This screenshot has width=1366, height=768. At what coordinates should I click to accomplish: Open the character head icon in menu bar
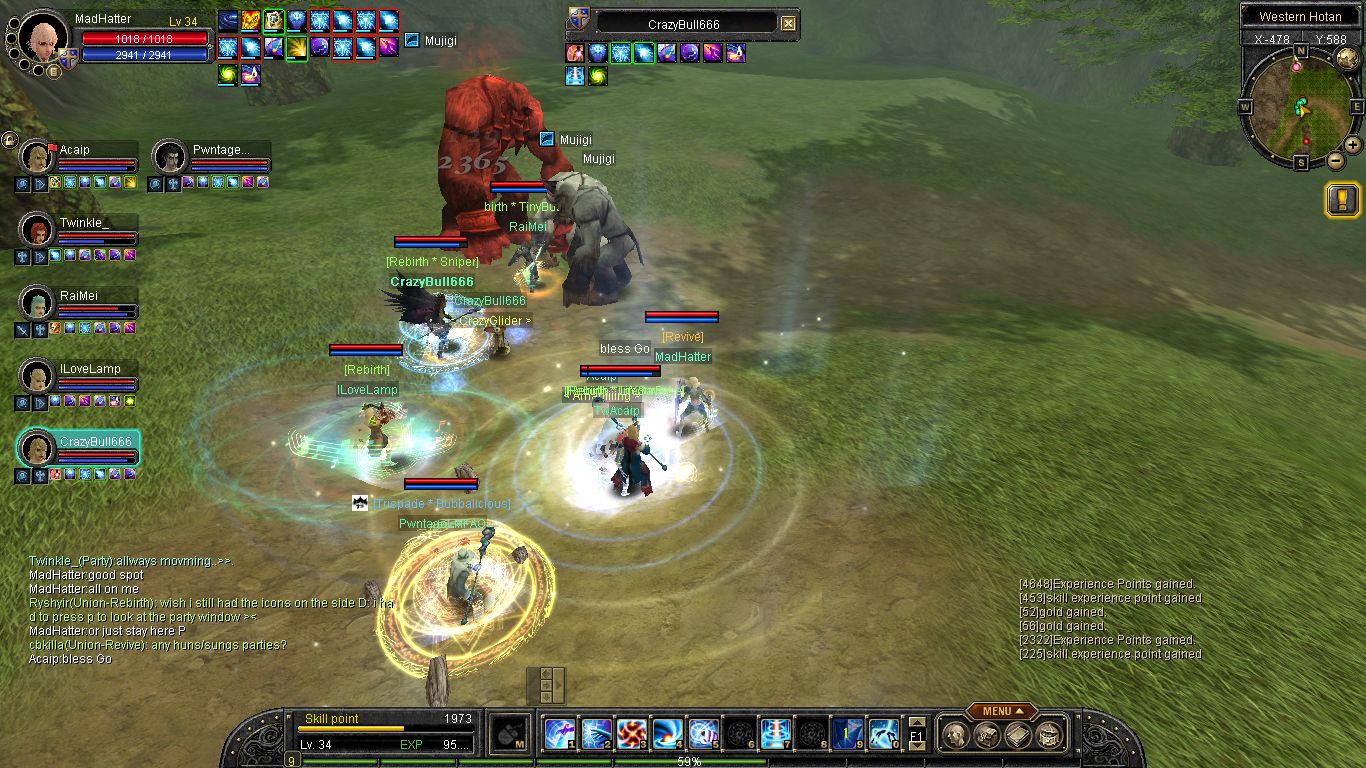coord(953,735)
